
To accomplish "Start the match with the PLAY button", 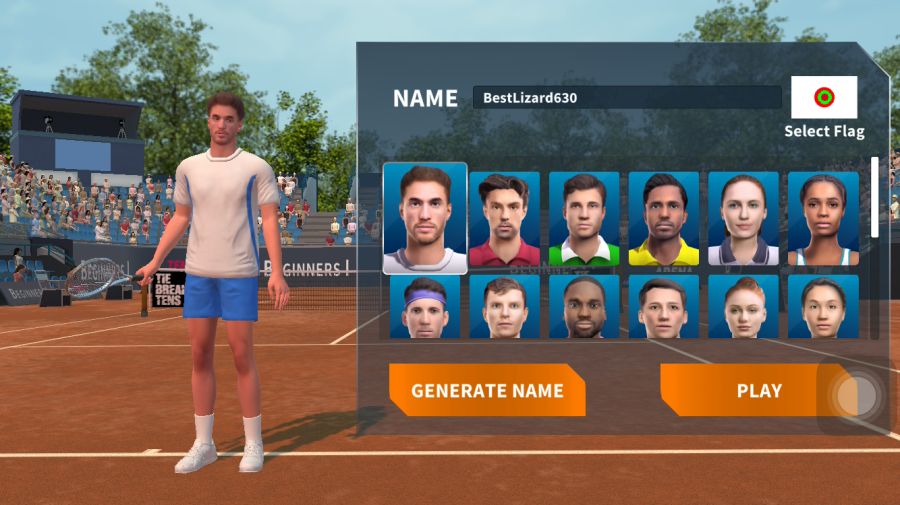I will (x=745, y=391).
